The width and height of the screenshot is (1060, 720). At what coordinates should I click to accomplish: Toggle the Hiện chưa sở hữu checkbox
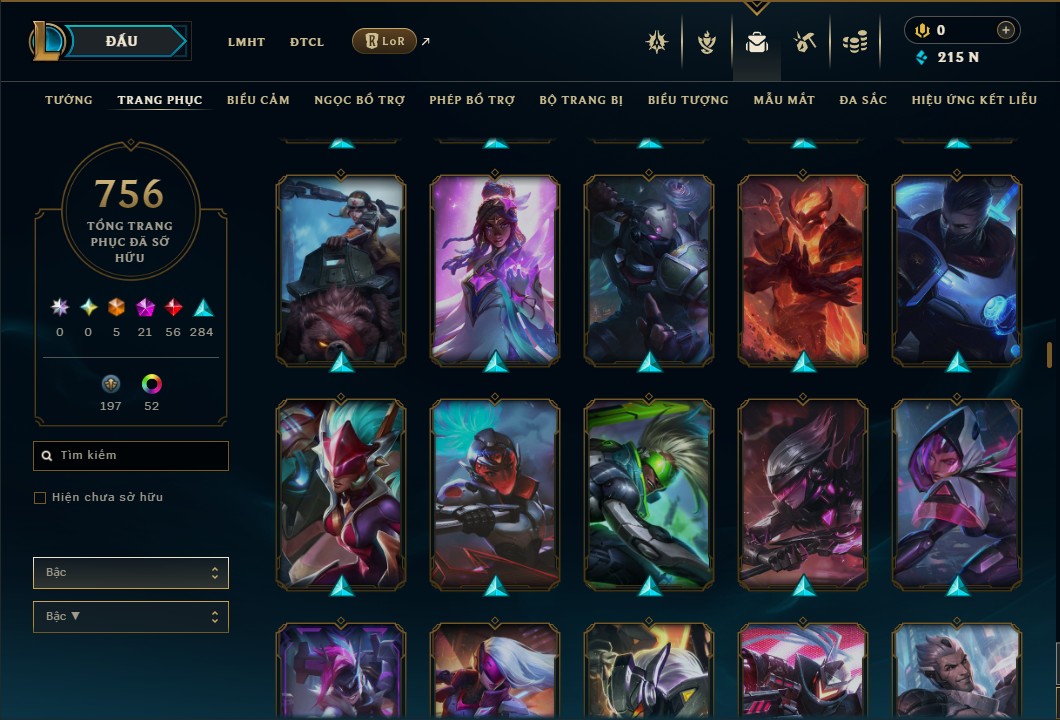pos(40,498)
